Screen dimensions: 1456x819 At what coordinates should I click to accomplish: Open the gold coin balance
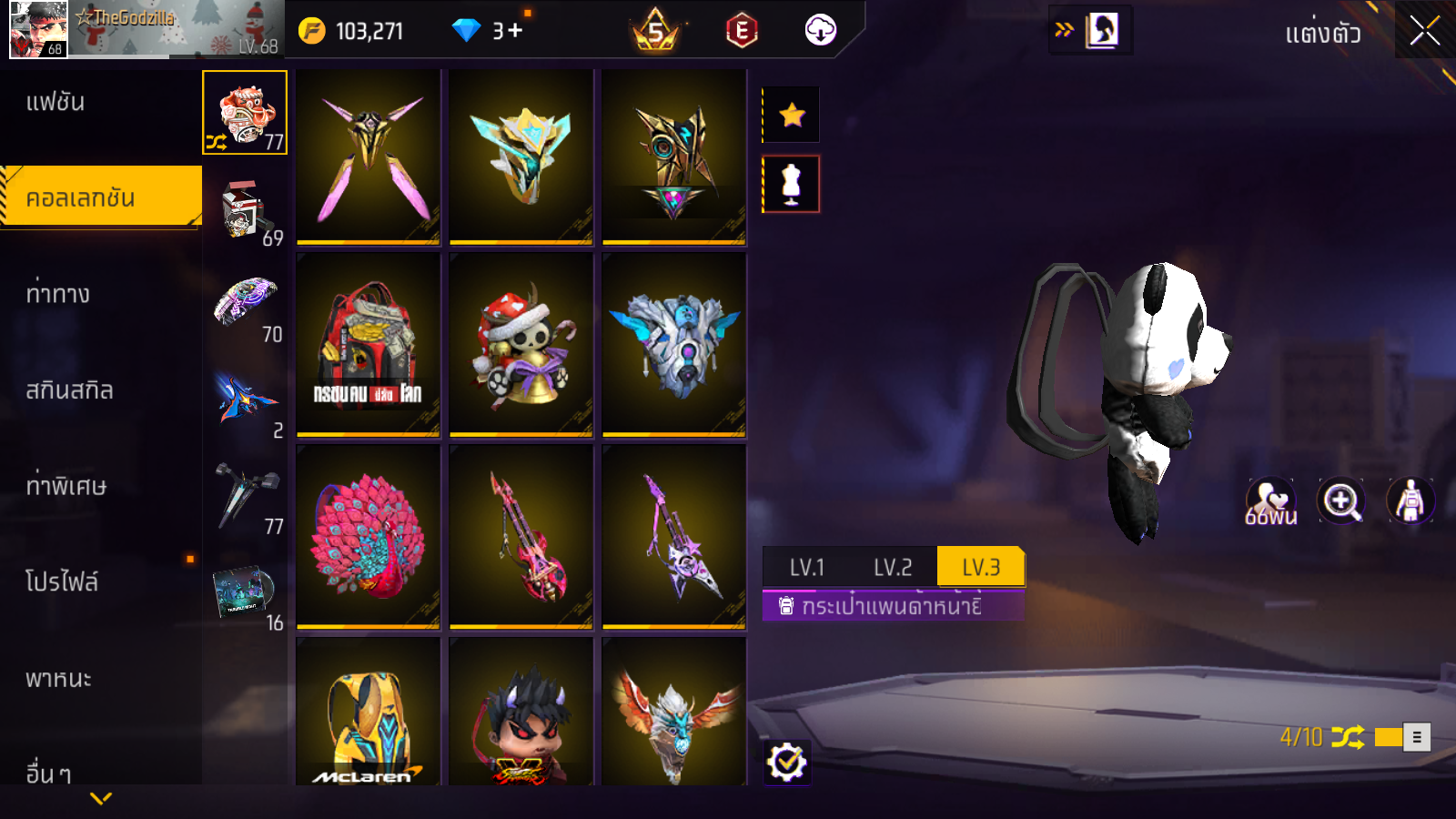point(351,31)
